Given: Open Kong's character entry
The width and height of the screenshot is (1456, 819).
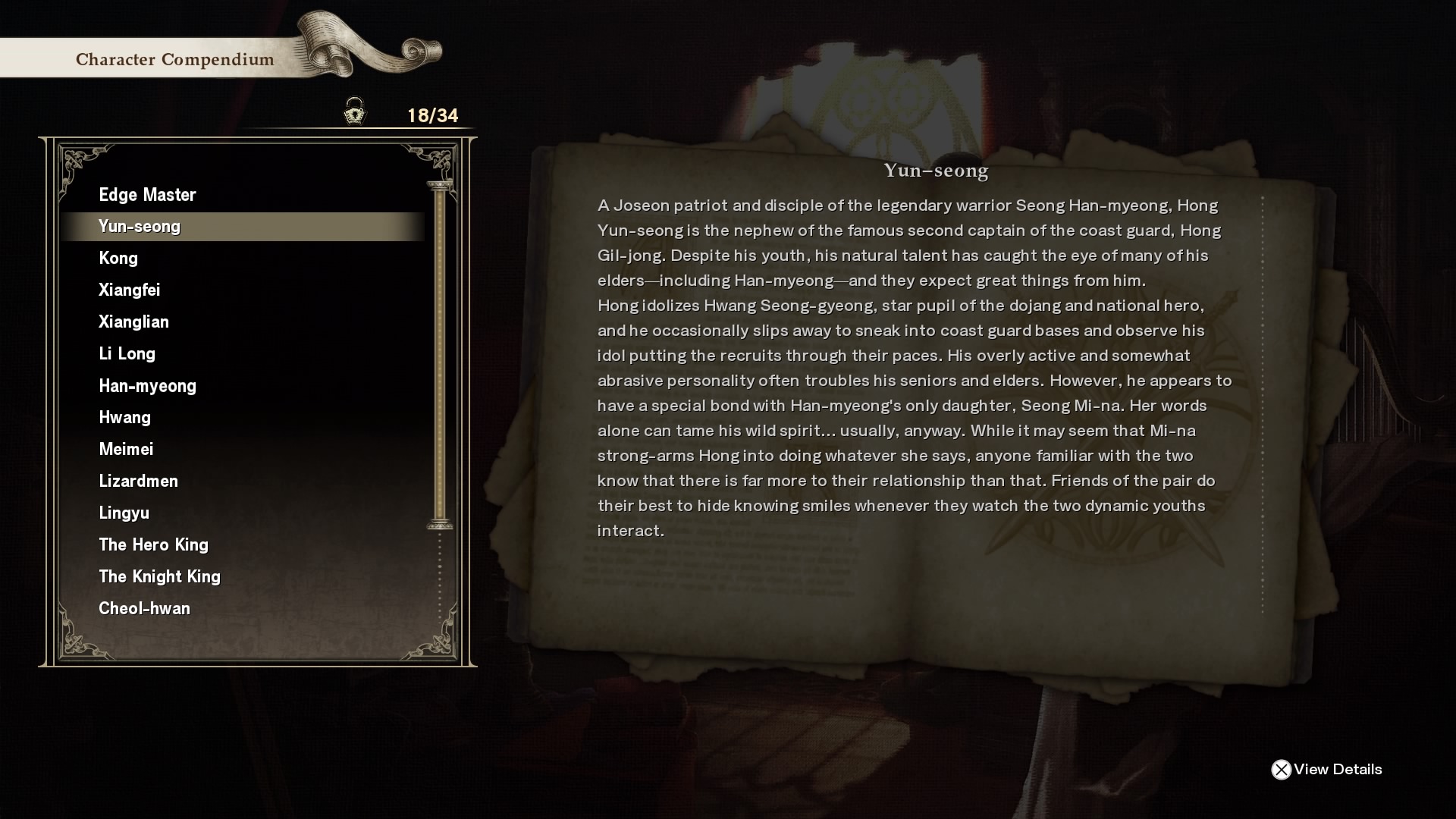Looking at the screenshot, I should coord(118,259).
